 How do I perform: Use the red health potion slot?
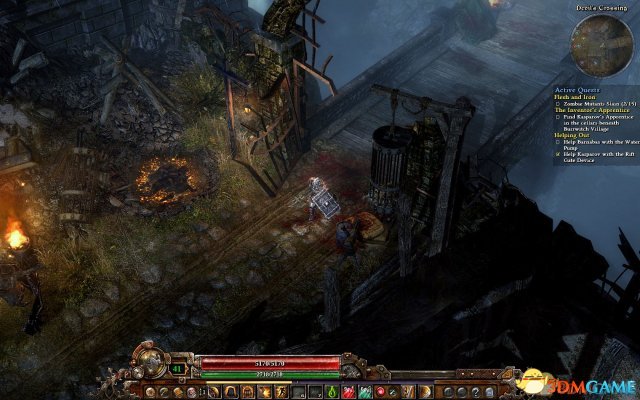(x=349, y=390)
